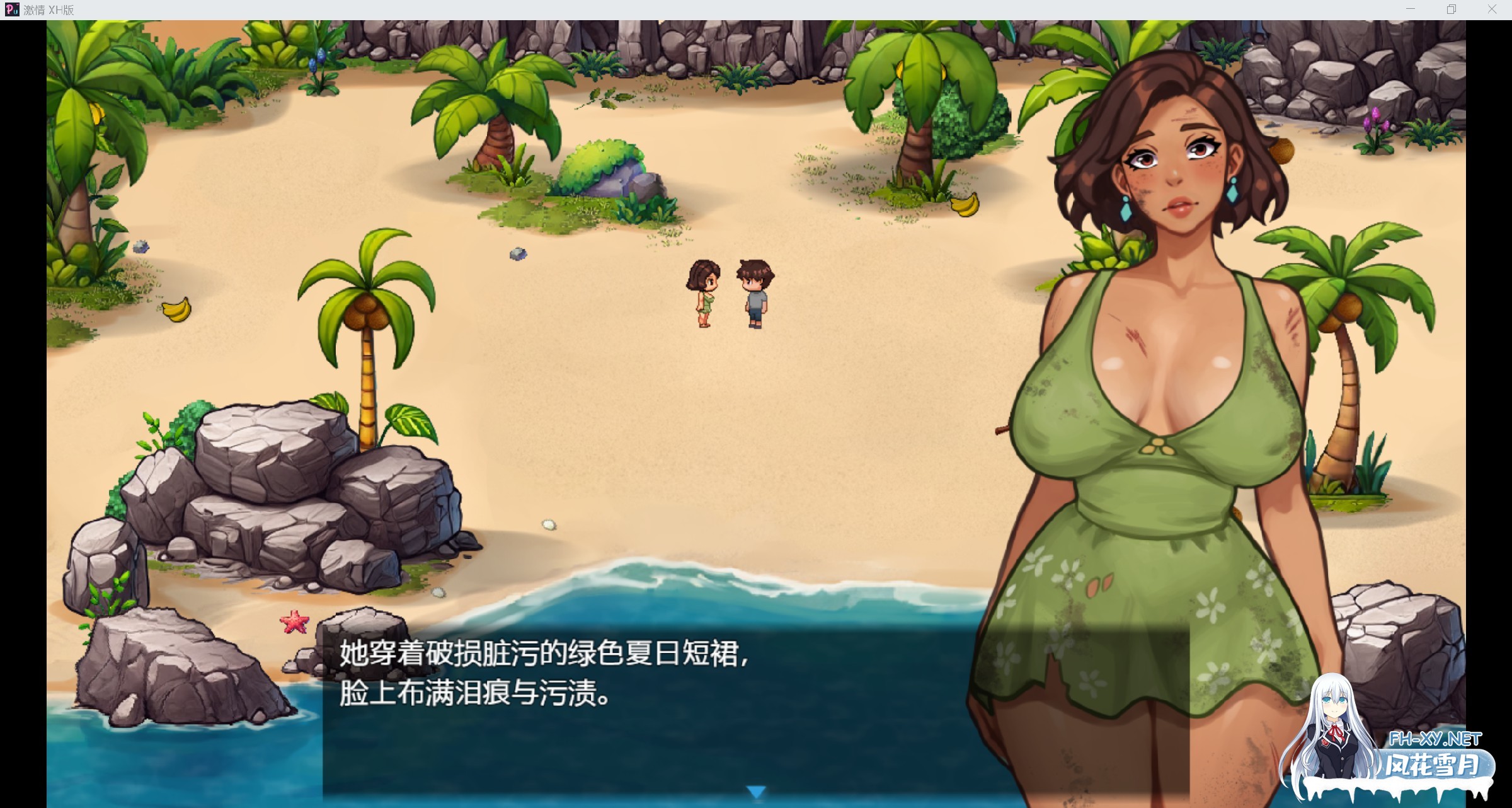The height and width of the screenshot is (808, 1512).
Task: Minimize the game window
Action: 1409,9
